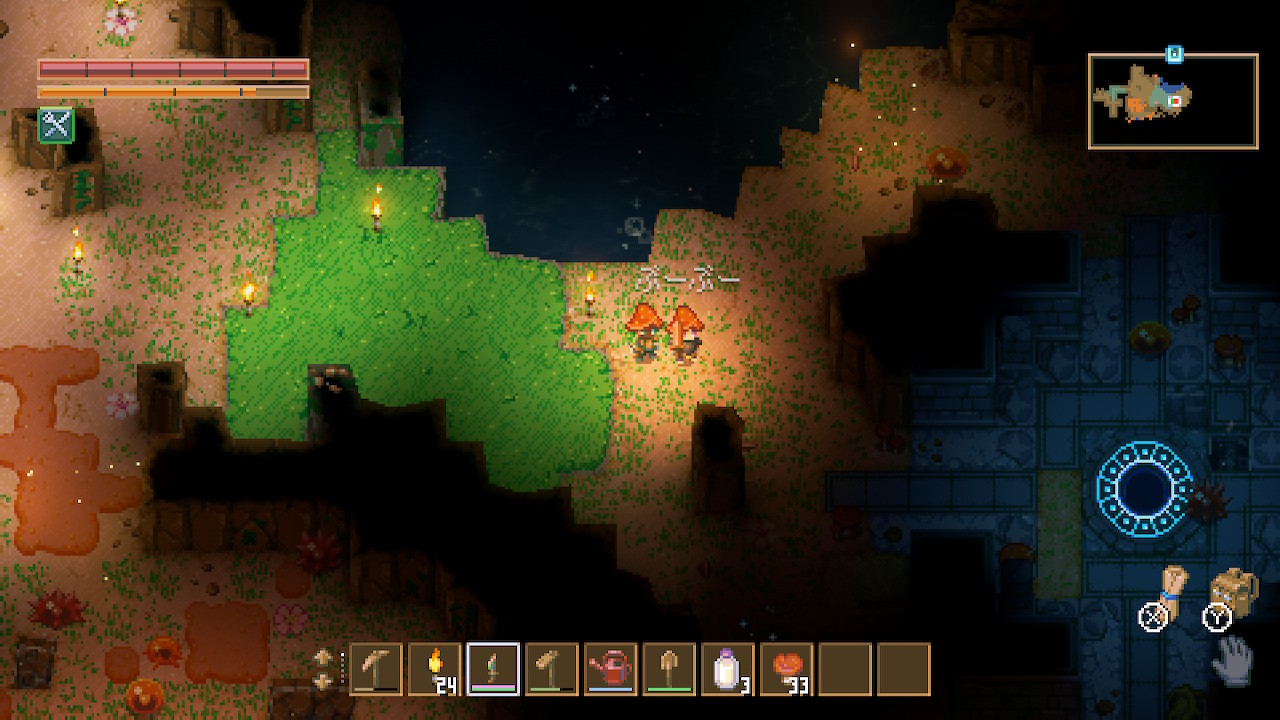Select the red watering can slot
Viewport: 1280px width, 720px height.
coord(611,669)
